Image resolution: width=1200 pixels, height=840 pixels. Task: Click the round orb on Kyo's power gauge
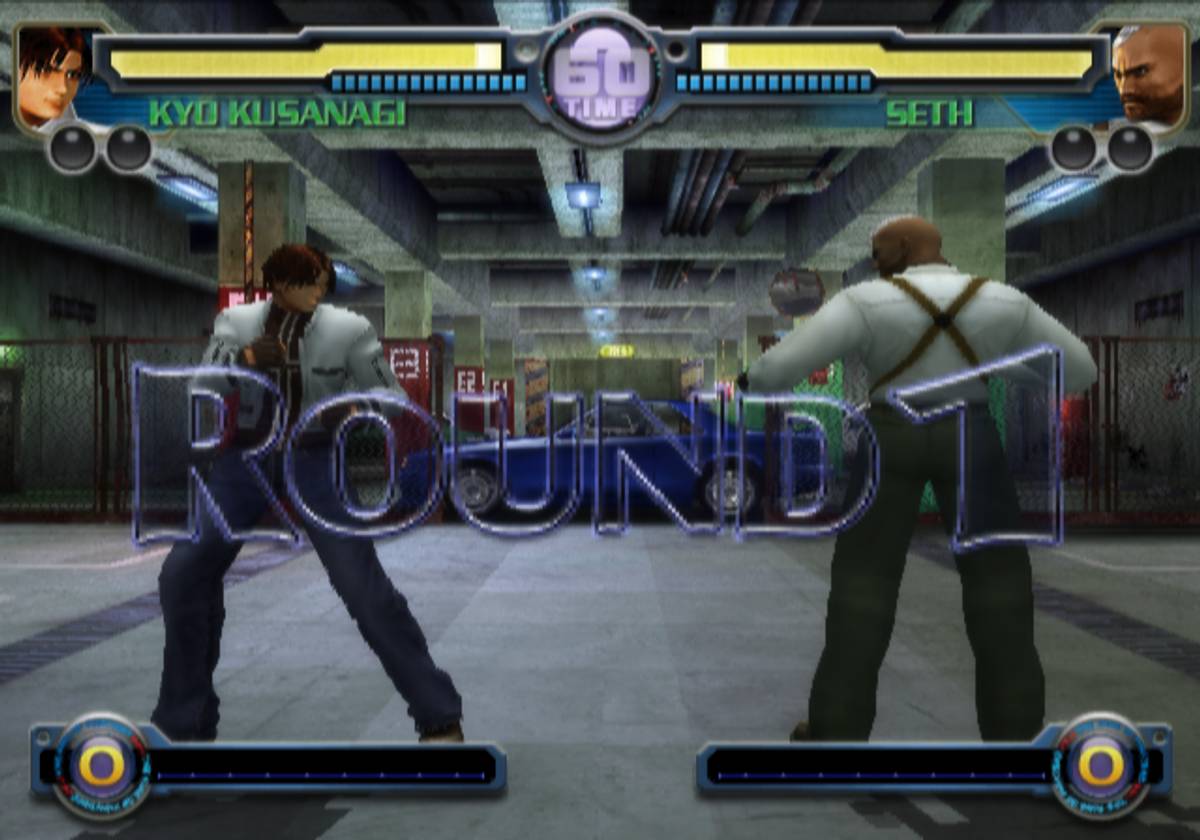coord(101,768)
